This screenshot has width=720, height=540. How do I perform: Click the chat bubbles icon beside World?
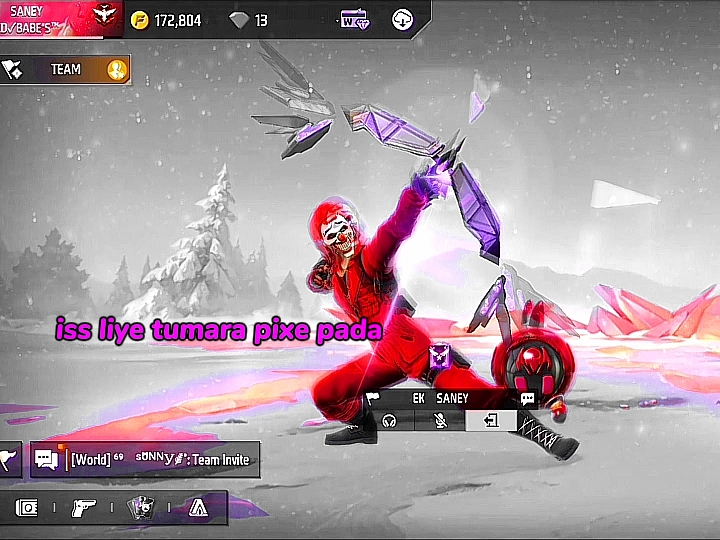tap(46, 460)
